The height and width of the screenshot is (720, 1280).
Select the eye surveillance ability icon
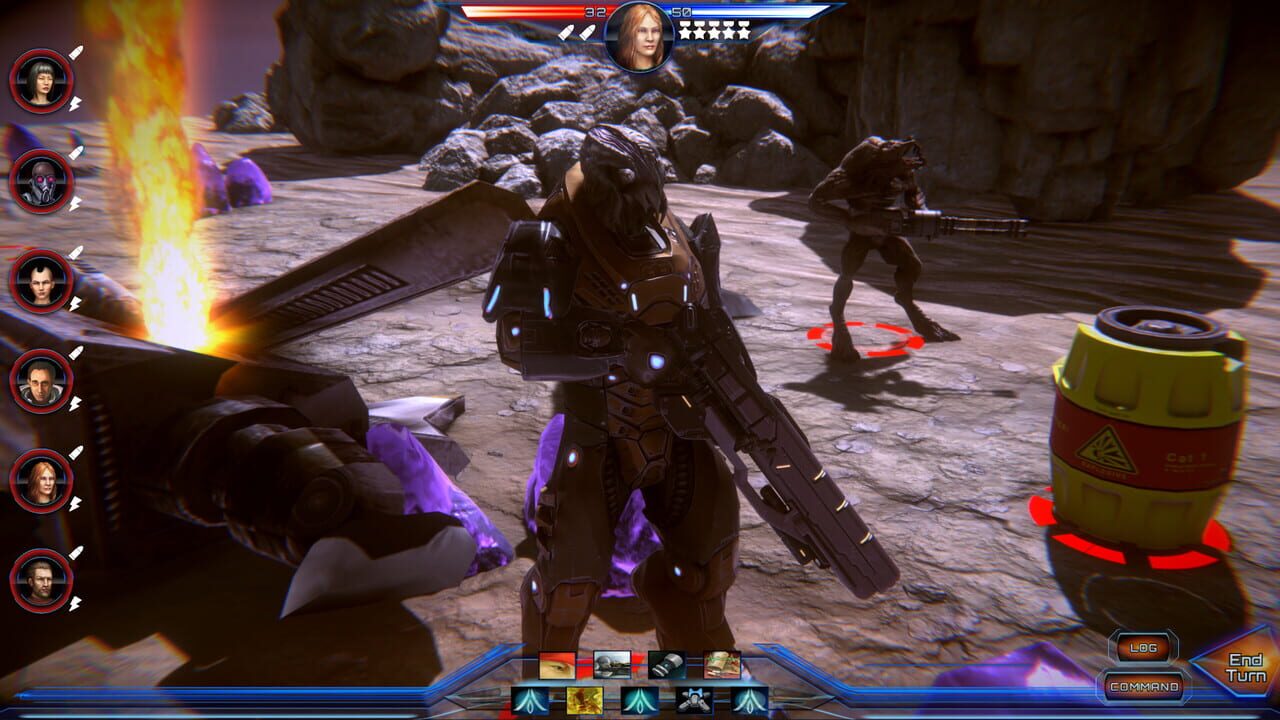coord(556,665)
